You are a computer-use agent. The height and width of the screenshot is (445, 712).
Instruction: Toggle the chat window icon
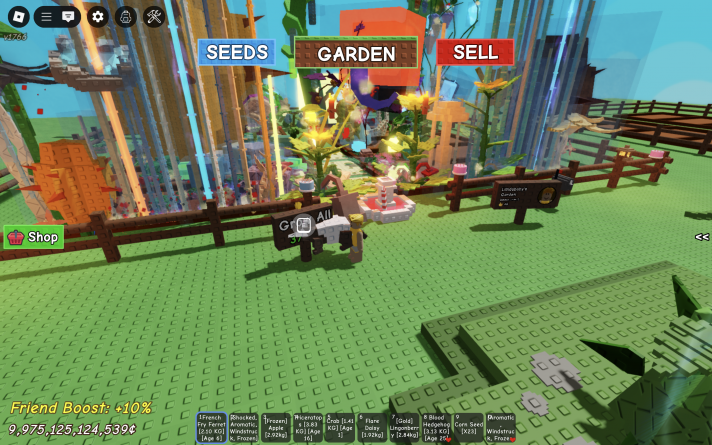click(69, 17)
